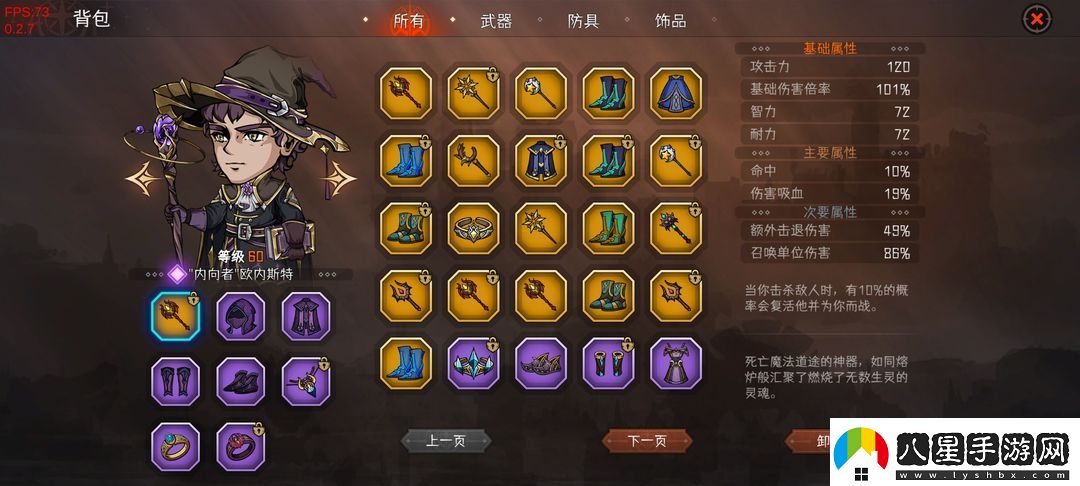Switch to the 武器 weapons tab
The image size is (1080, 486).
click(x=496, y=21)
